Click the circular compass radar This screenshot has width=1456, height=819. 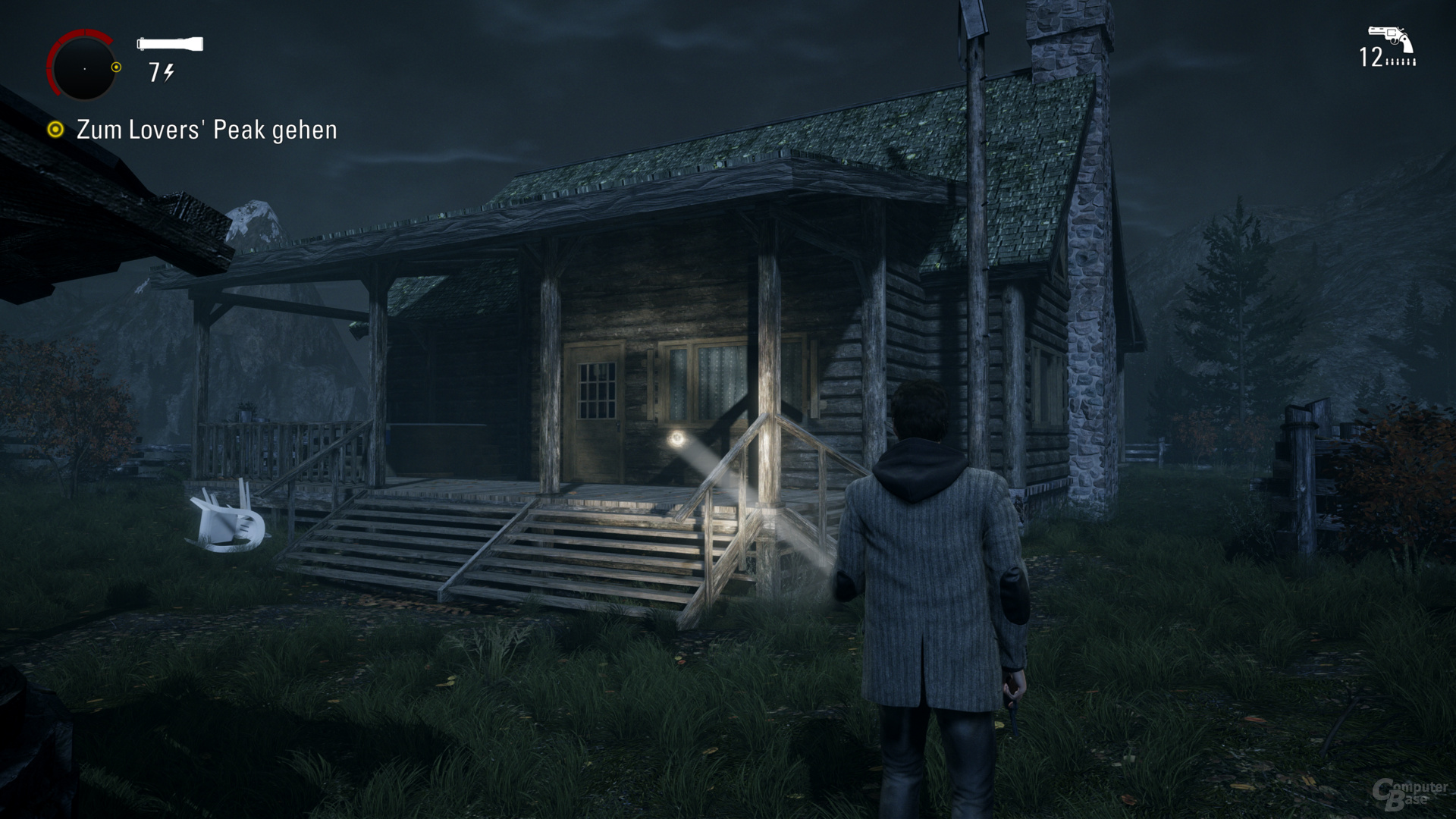pyautogui.click(x=83, y=67)
